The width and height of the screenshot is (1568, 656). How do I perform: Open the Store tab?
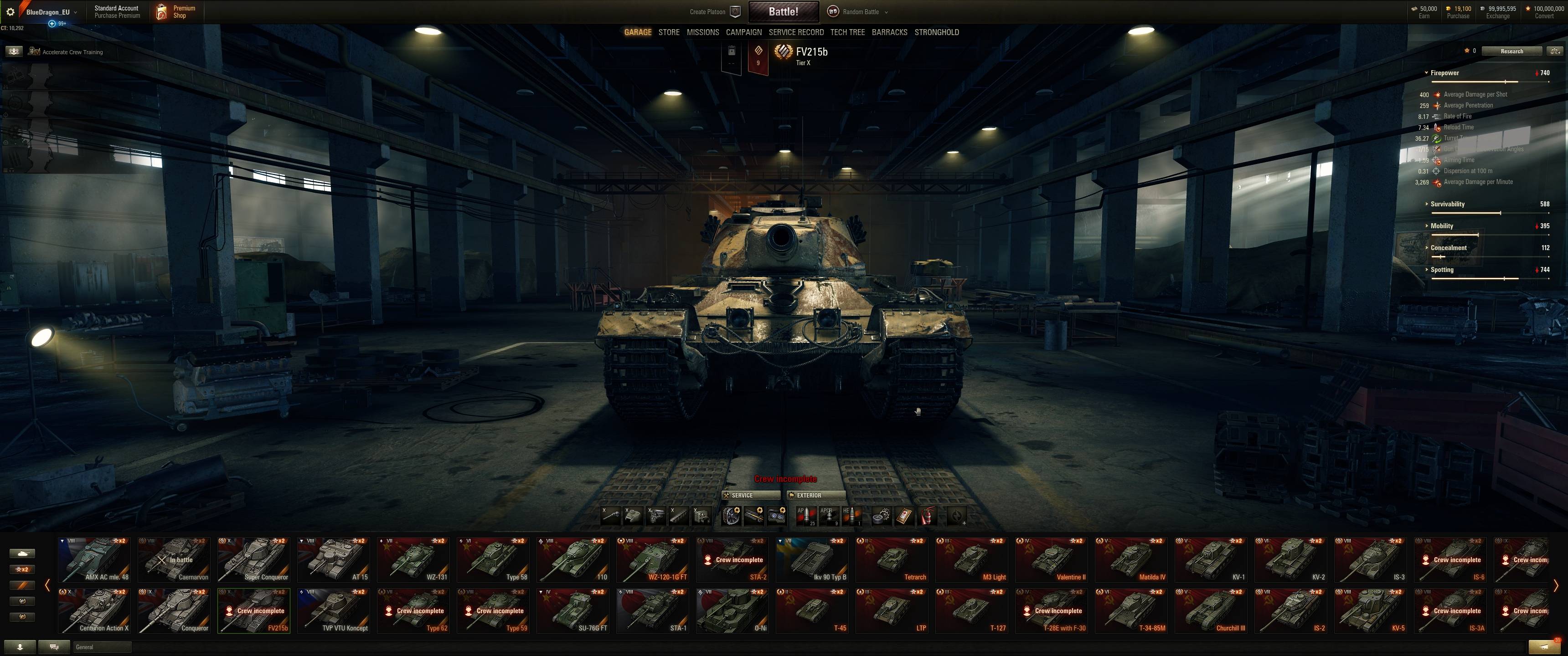[668, 32]
